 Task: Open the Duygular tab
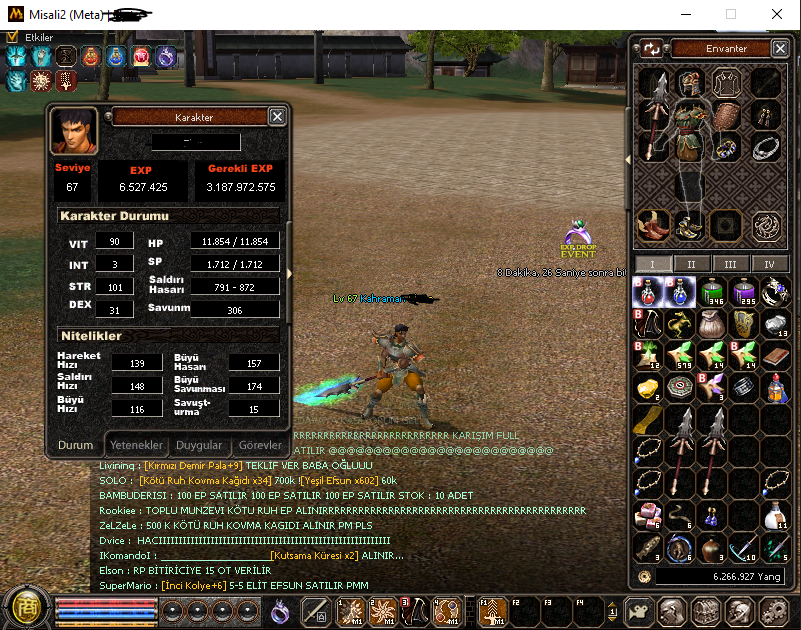(199, 445)
